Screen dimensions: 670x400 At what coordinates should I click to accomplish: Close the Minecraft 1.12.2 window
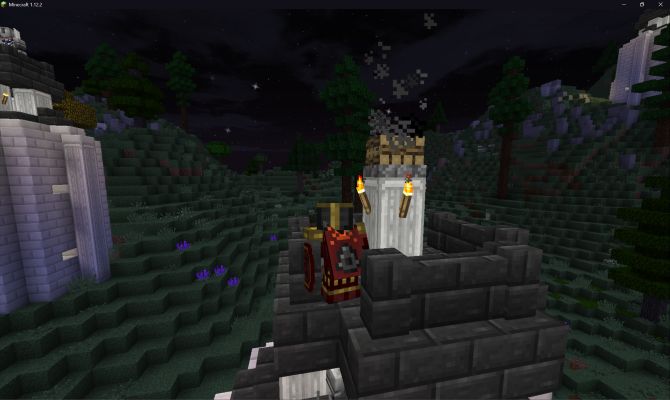tap(658, 5)
